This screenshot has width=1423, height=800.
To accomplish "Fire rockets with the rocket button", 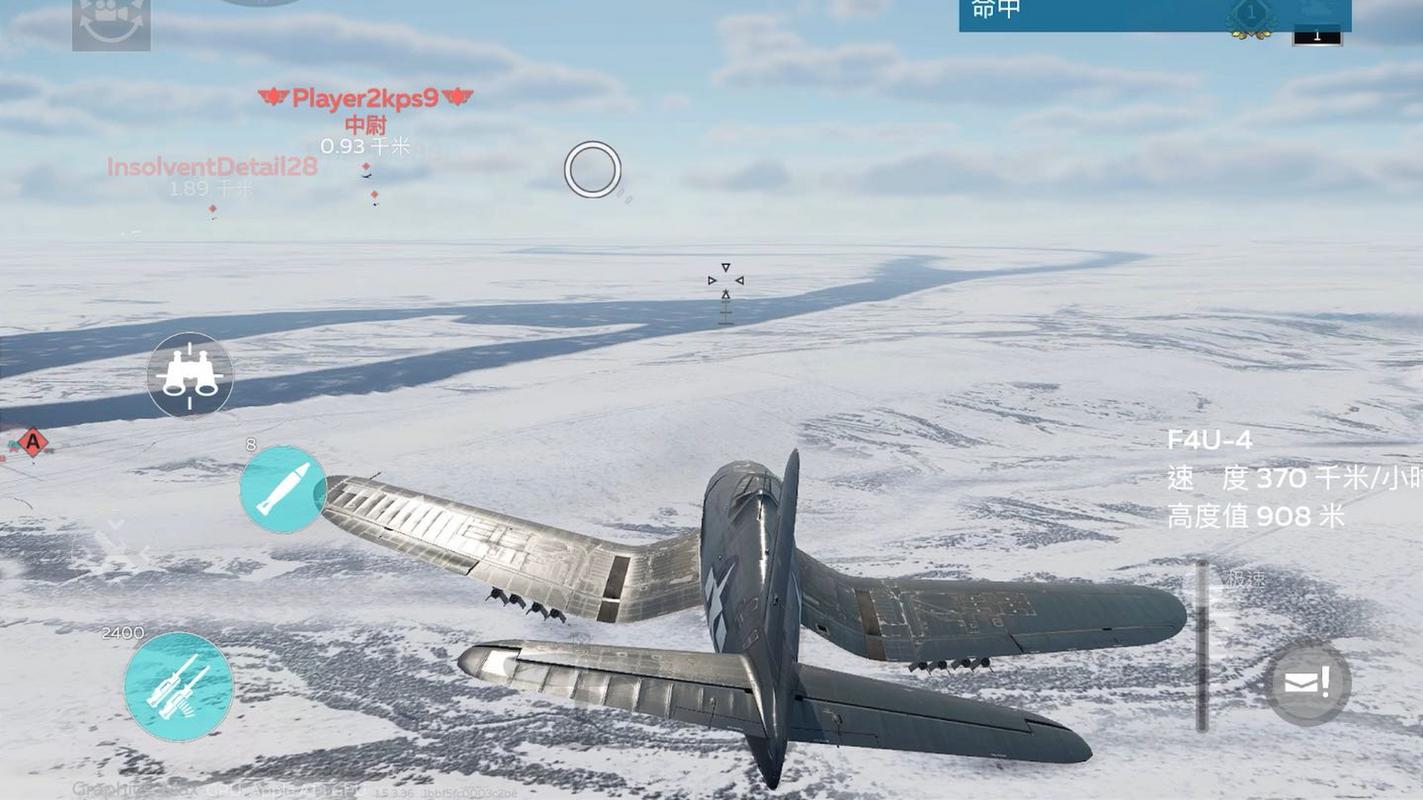I will click(x=283, y=489).
